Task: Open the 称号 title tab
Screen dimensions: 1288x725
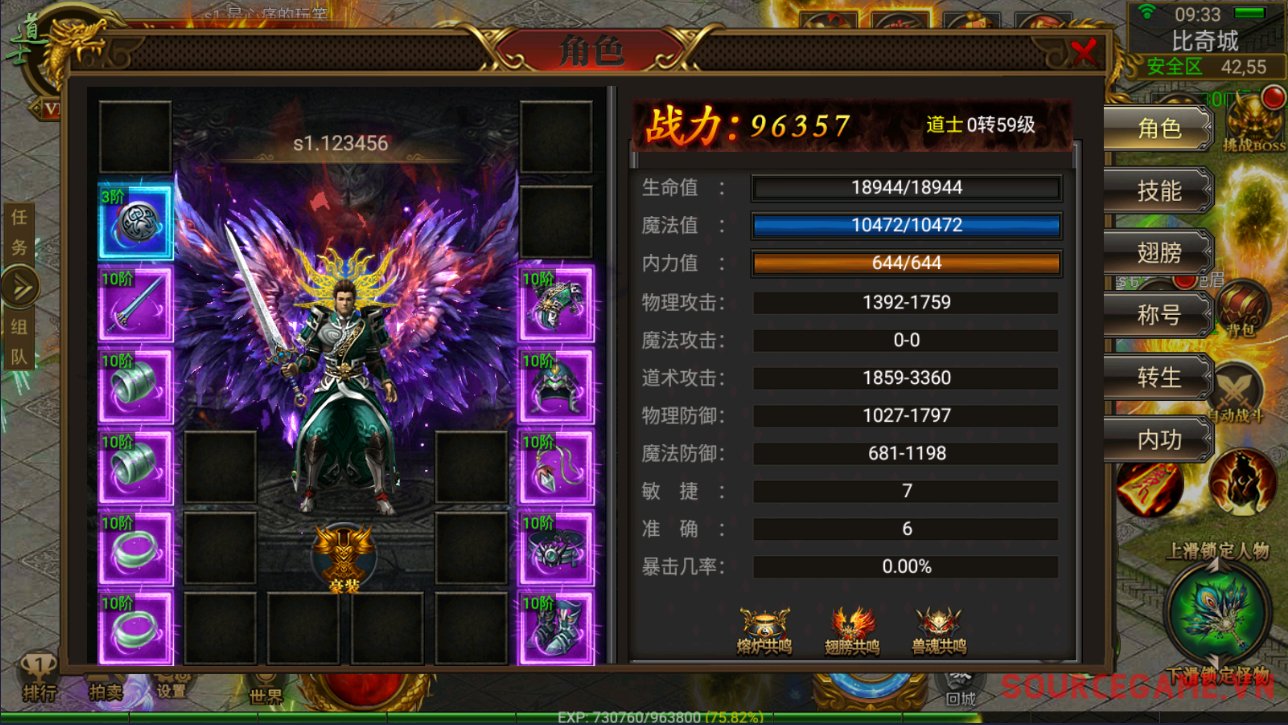Action: (x=1158, y=315)
